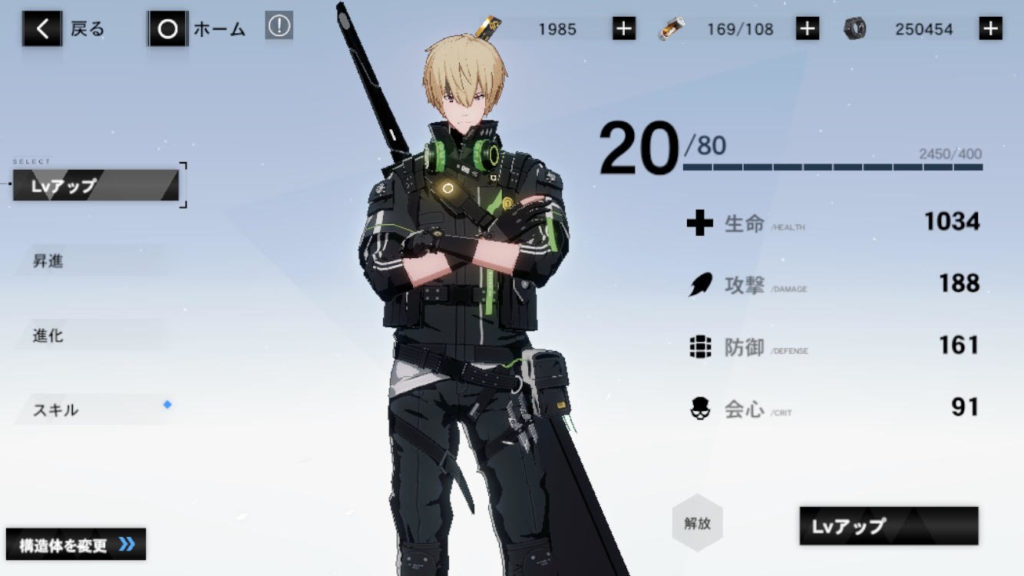Screen dimensions: 1024x576
Task: Confirm level up with black Lvアップ button
Action: click(888, 526)
